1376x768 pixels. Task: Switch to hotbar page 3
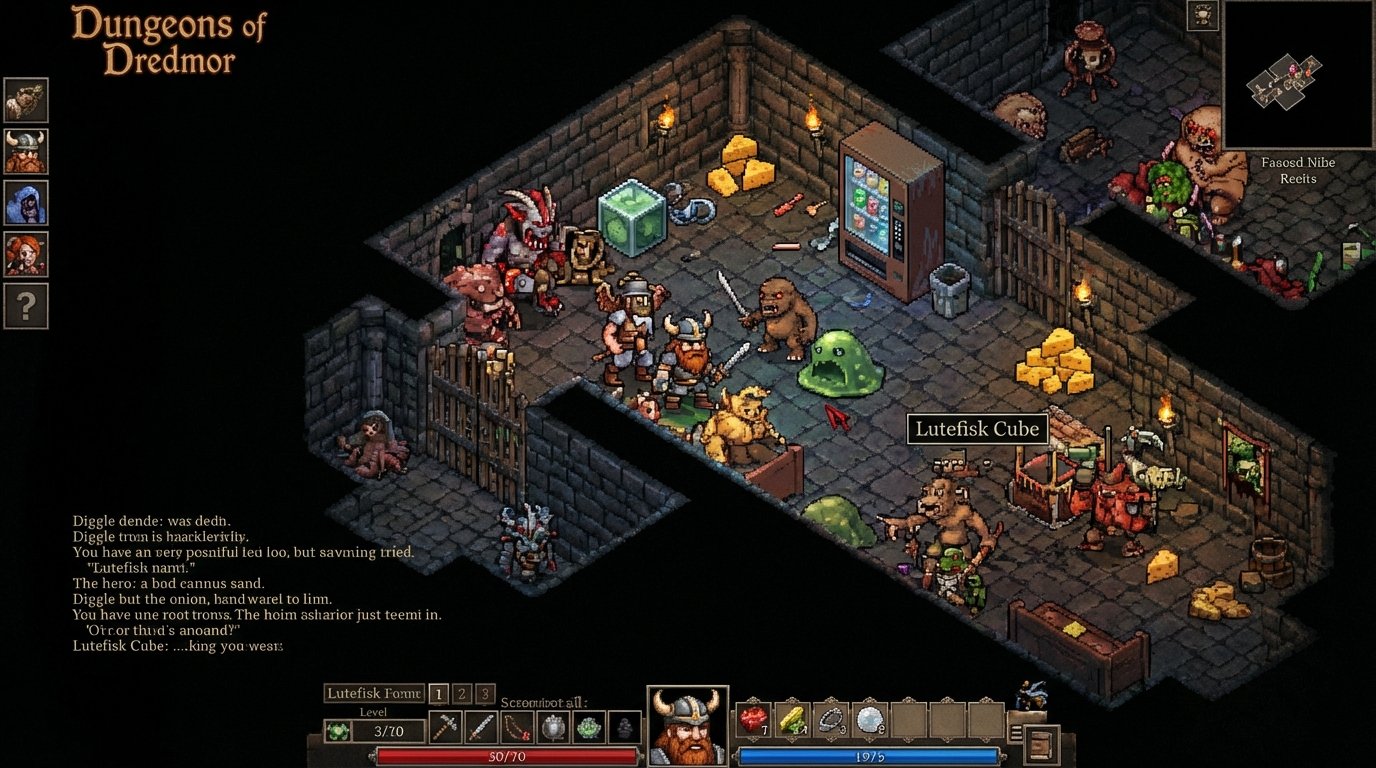pyautogui.click(x=483, y=695)
